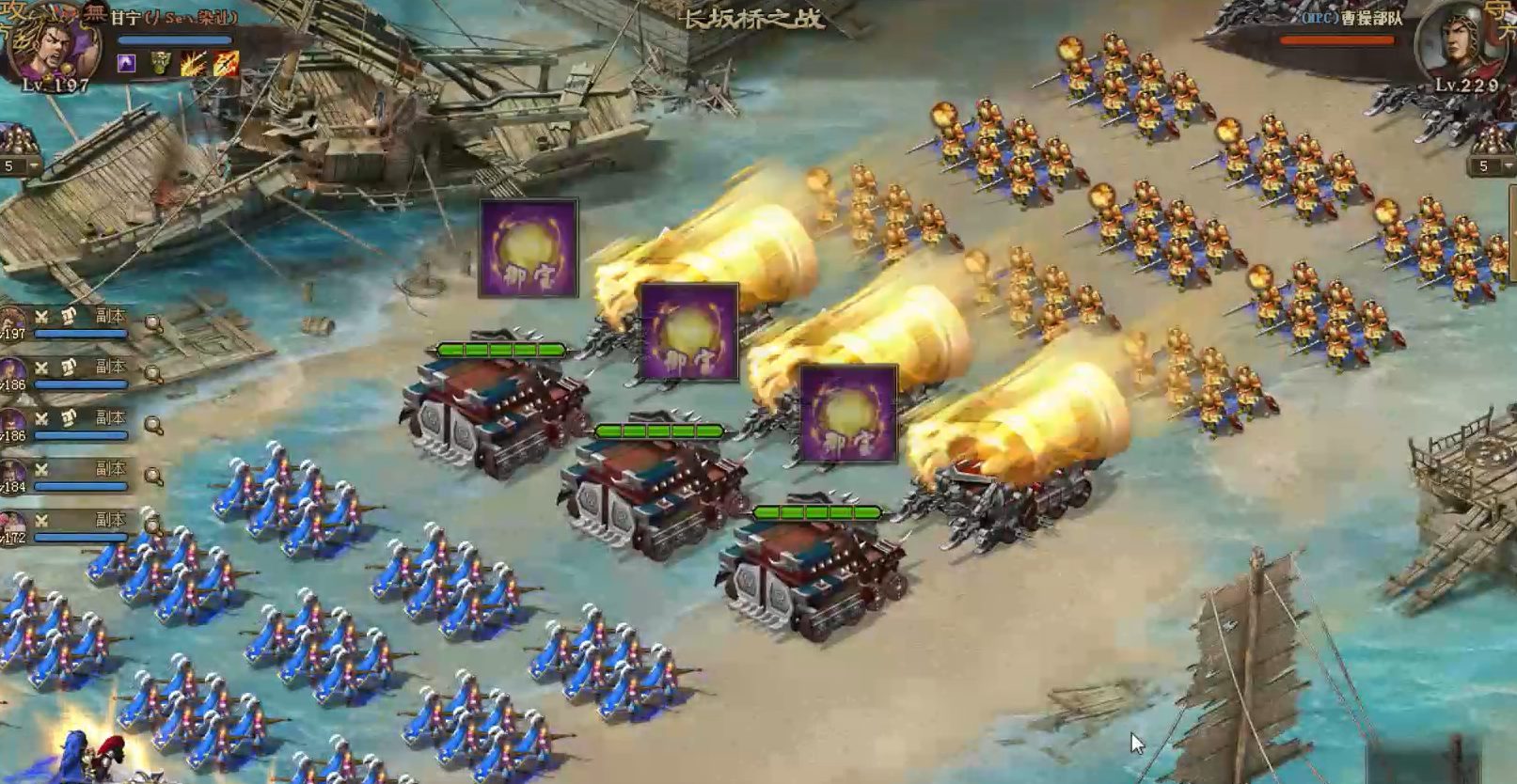
Task: Select the purple buff skill icon
Action: click(126, 63)
